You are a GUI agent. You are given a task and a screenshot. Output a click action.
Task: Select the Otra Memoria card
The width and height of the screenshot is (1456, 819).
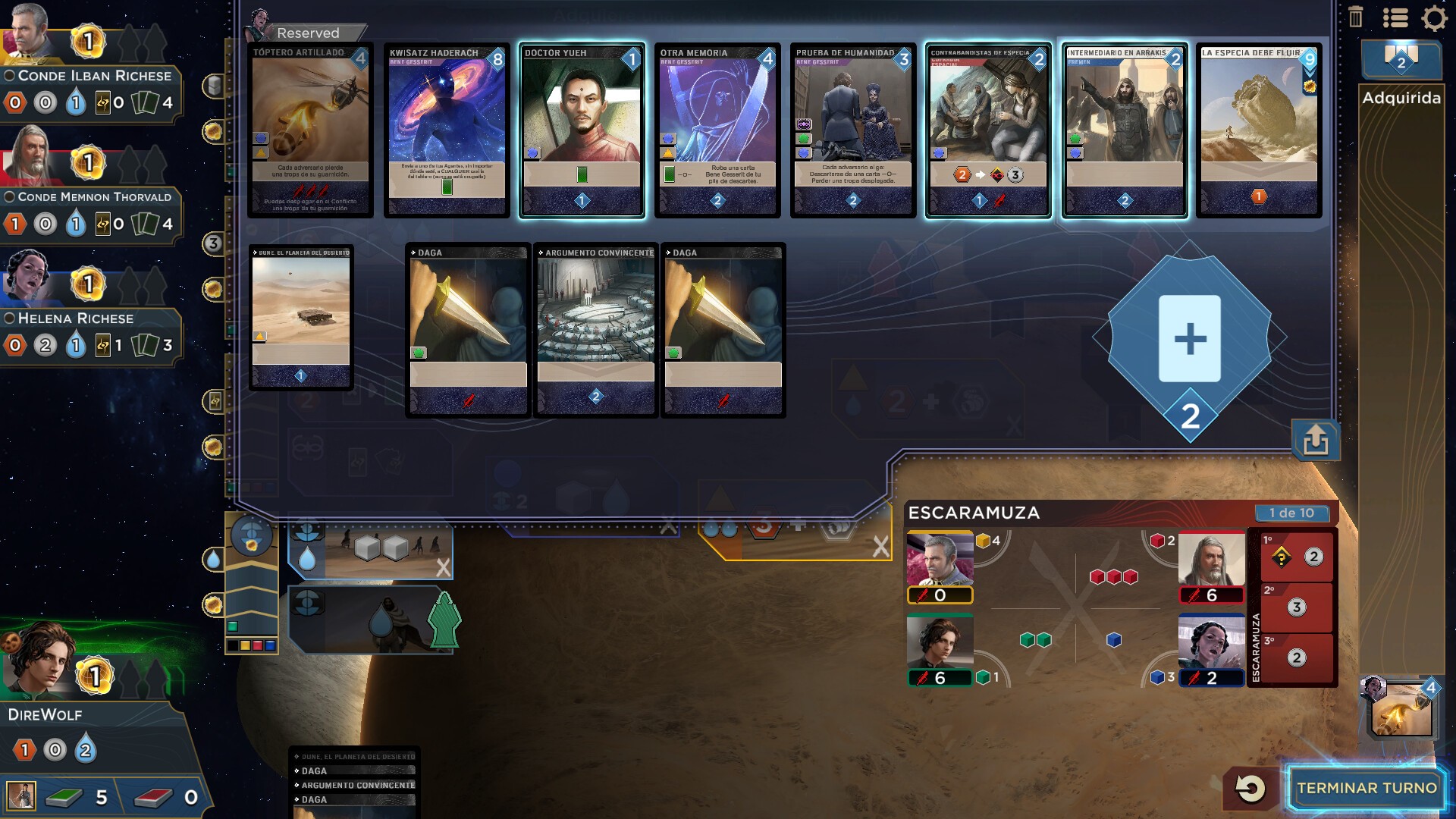tap(717, 130)
